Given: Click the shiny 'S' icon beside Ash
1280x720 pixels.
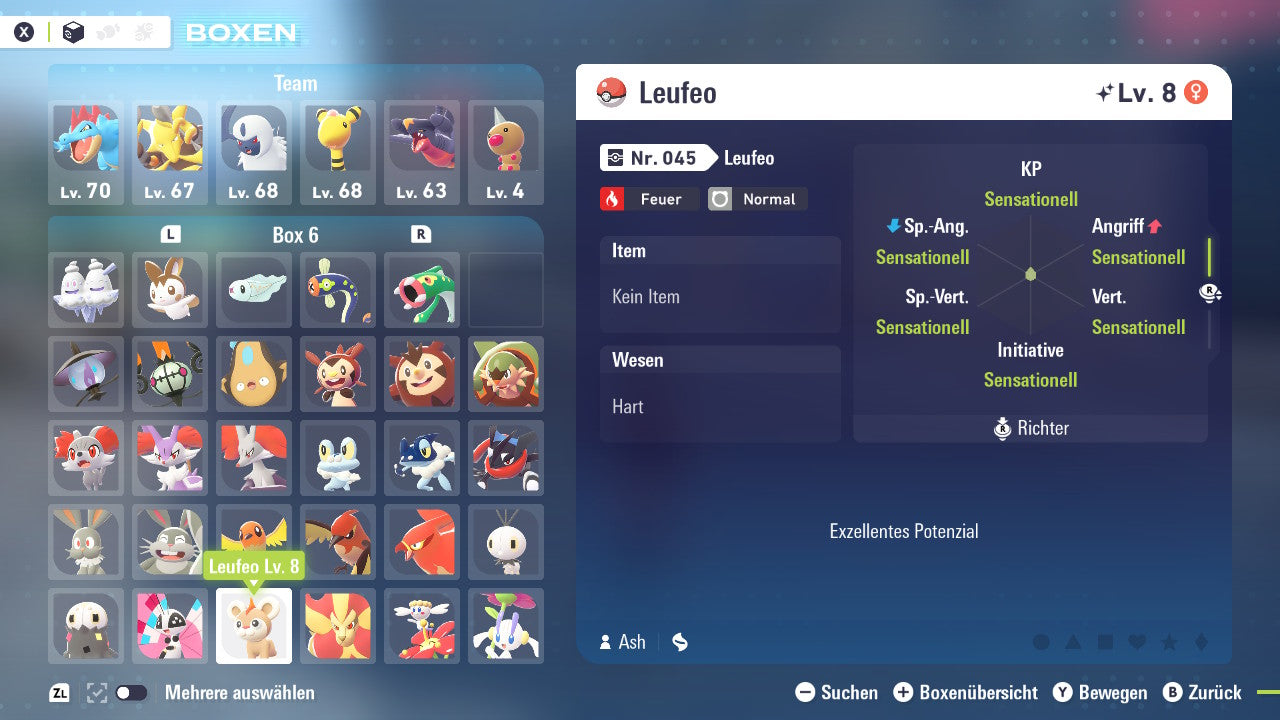Looking at the screenshot, I should [x=679, y=643].
